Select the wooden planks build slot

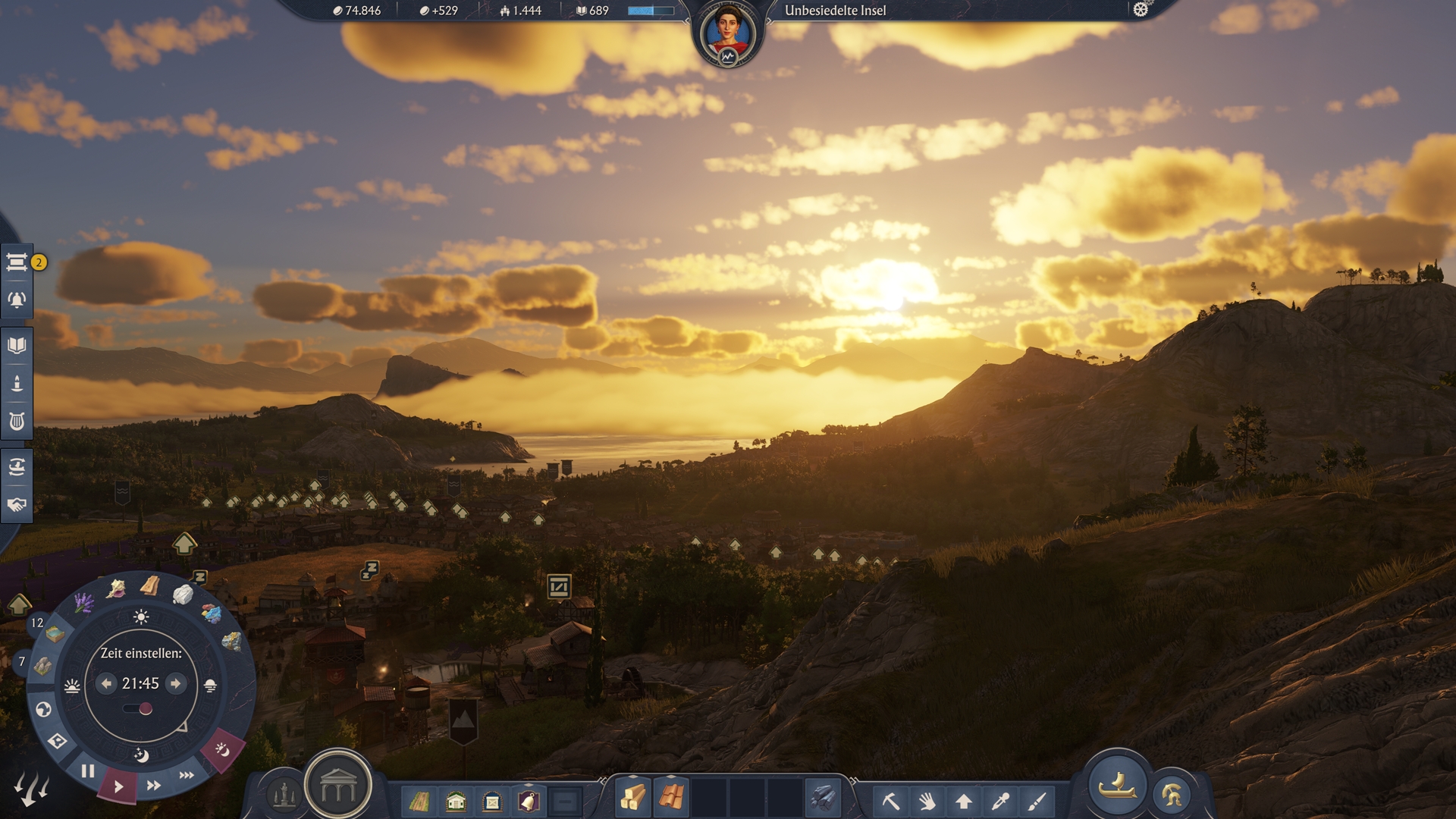[632, 798]
